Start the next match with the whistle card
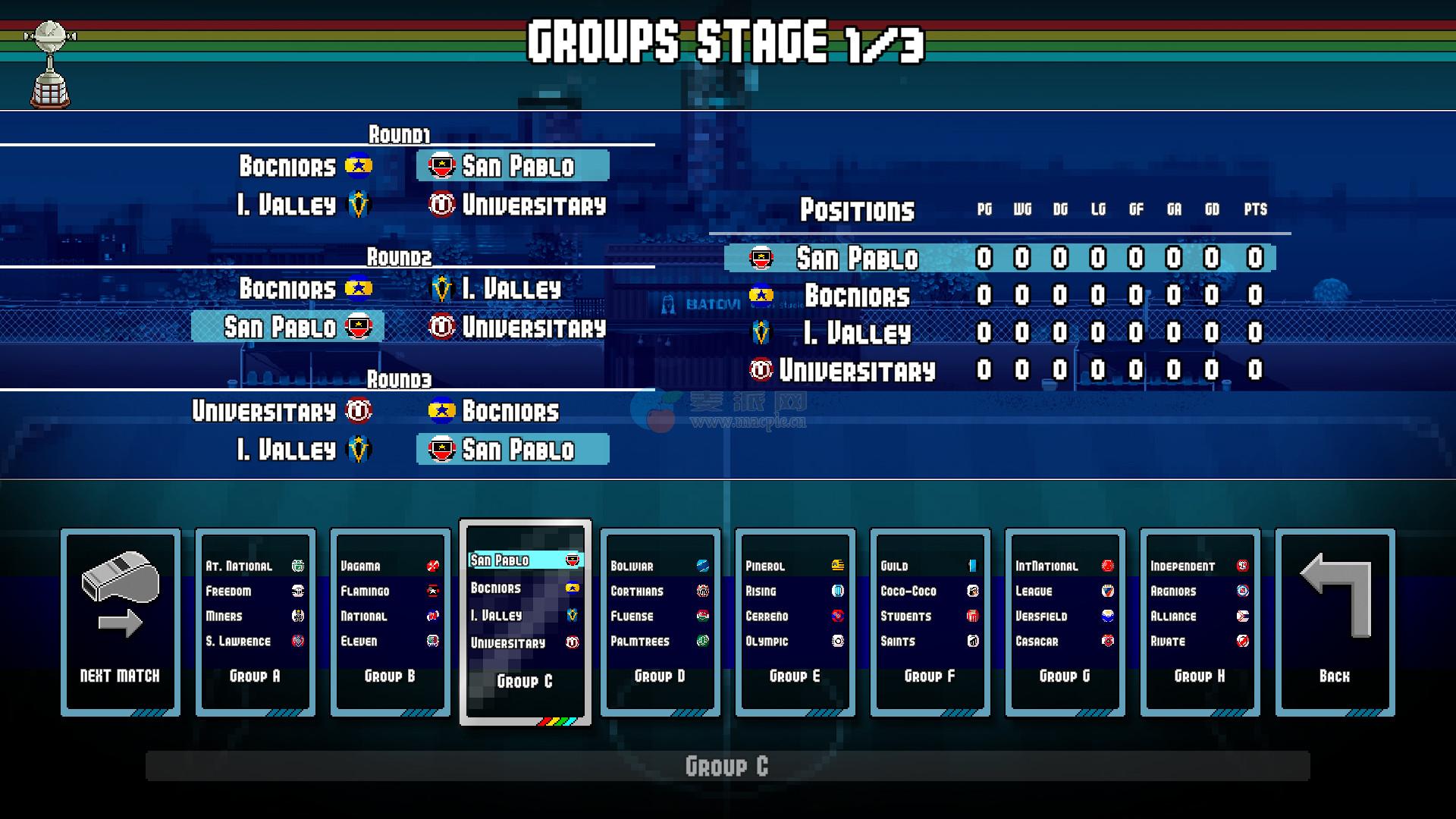The width and height of the screenshot is (1456, 819). [121, 622]
